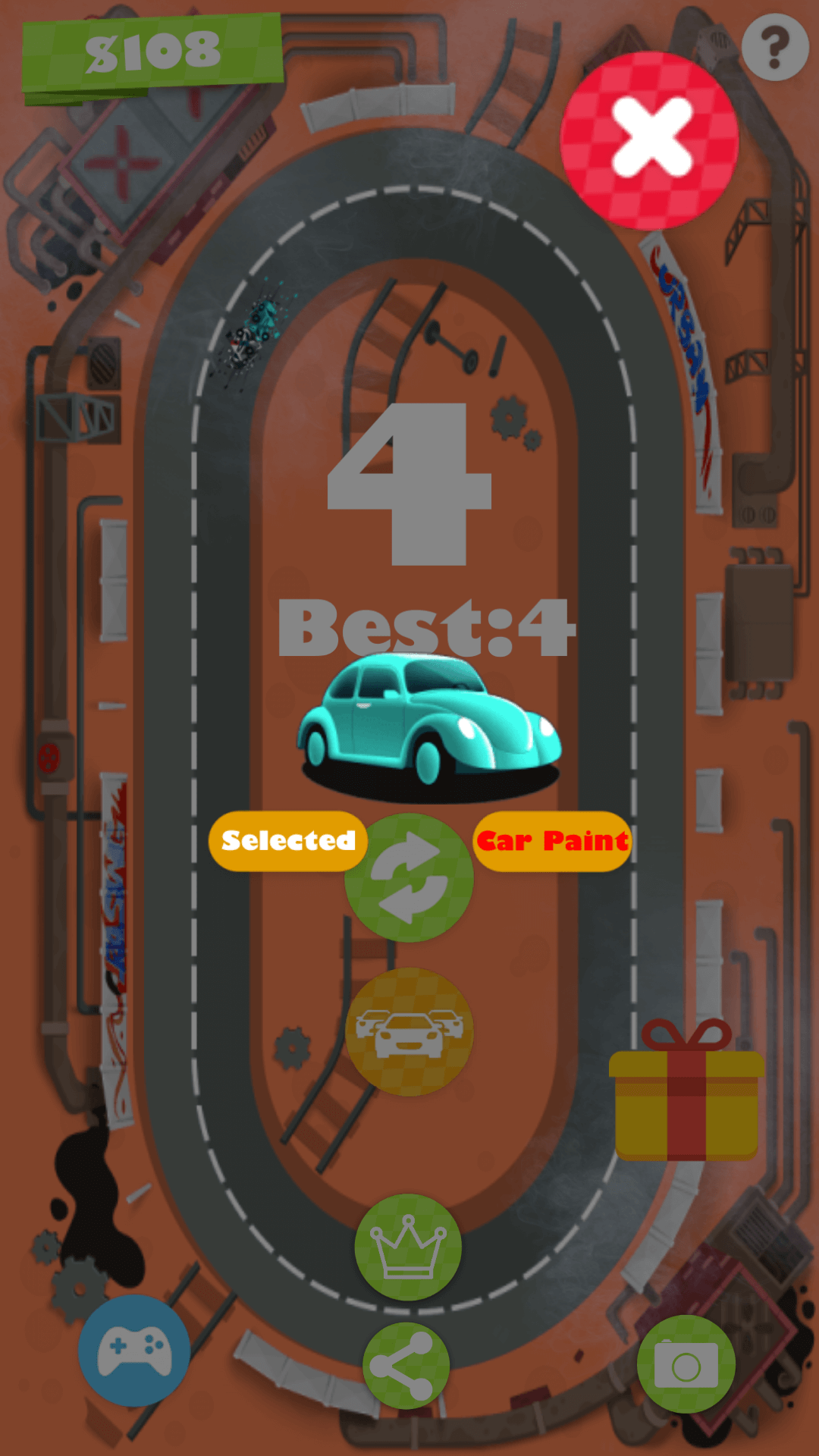Image resolution: width=819 pixels, height=1456 pixels.
Task: Click the Selected car button
Action: coord(287,840)
